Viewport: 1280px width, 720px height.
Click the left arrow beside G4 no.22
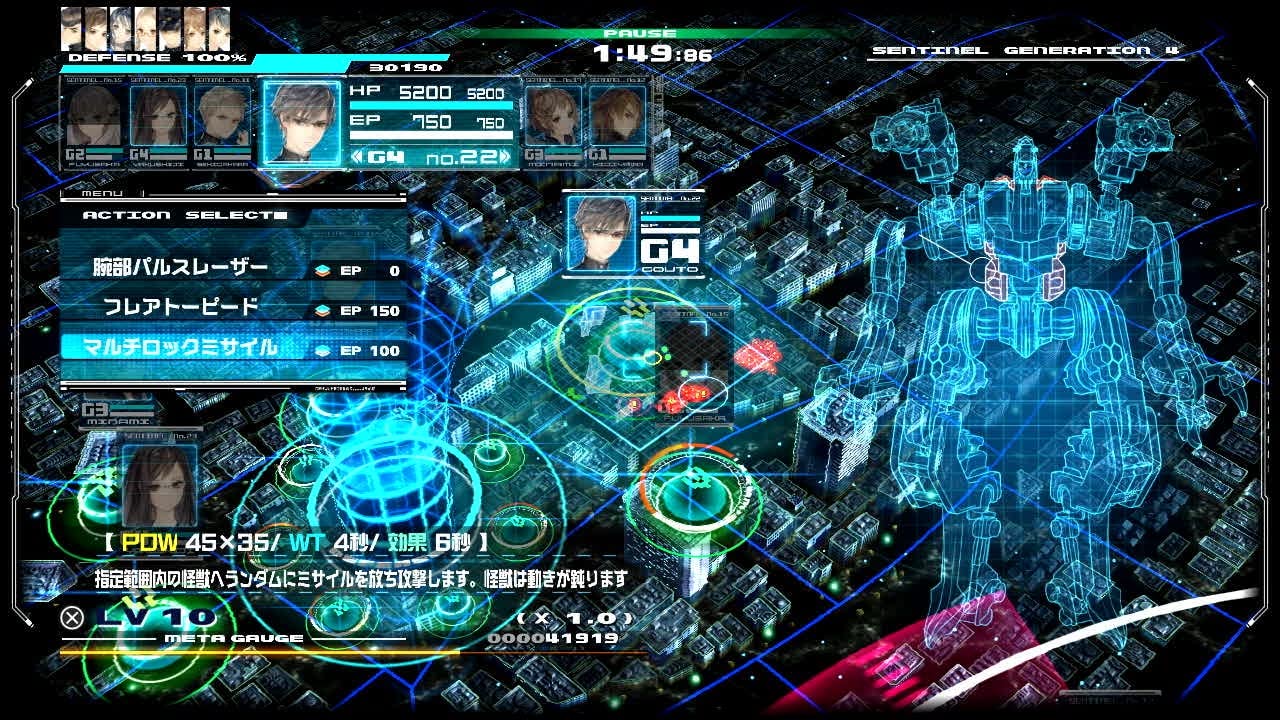click(359, 158)
